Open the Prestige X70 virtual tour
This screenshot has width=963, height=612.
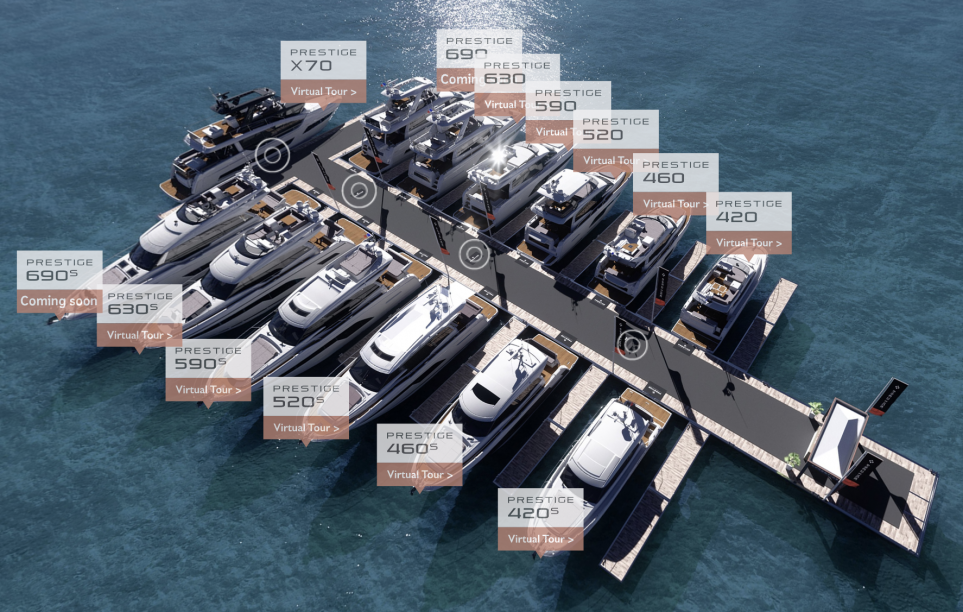tap(322, 91)
